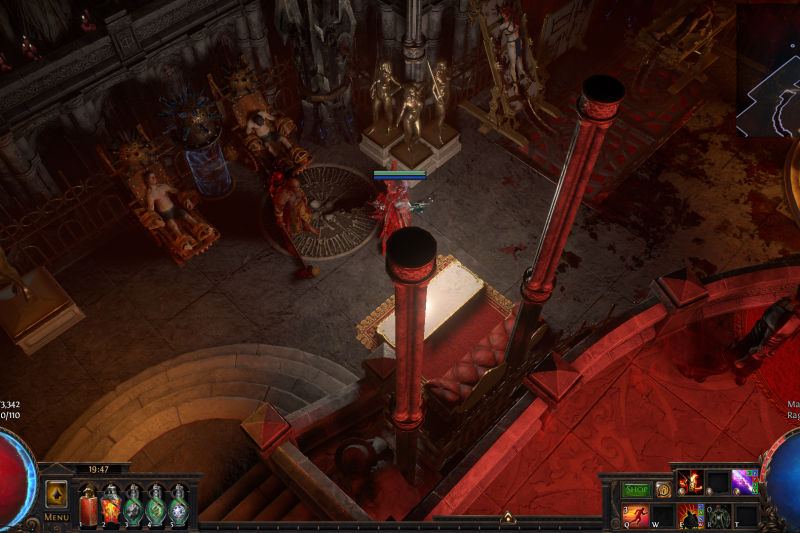Viewport: 800px width, 533px height.
Task: Use the red life flask in slot 1
Action: click(89, 504)
